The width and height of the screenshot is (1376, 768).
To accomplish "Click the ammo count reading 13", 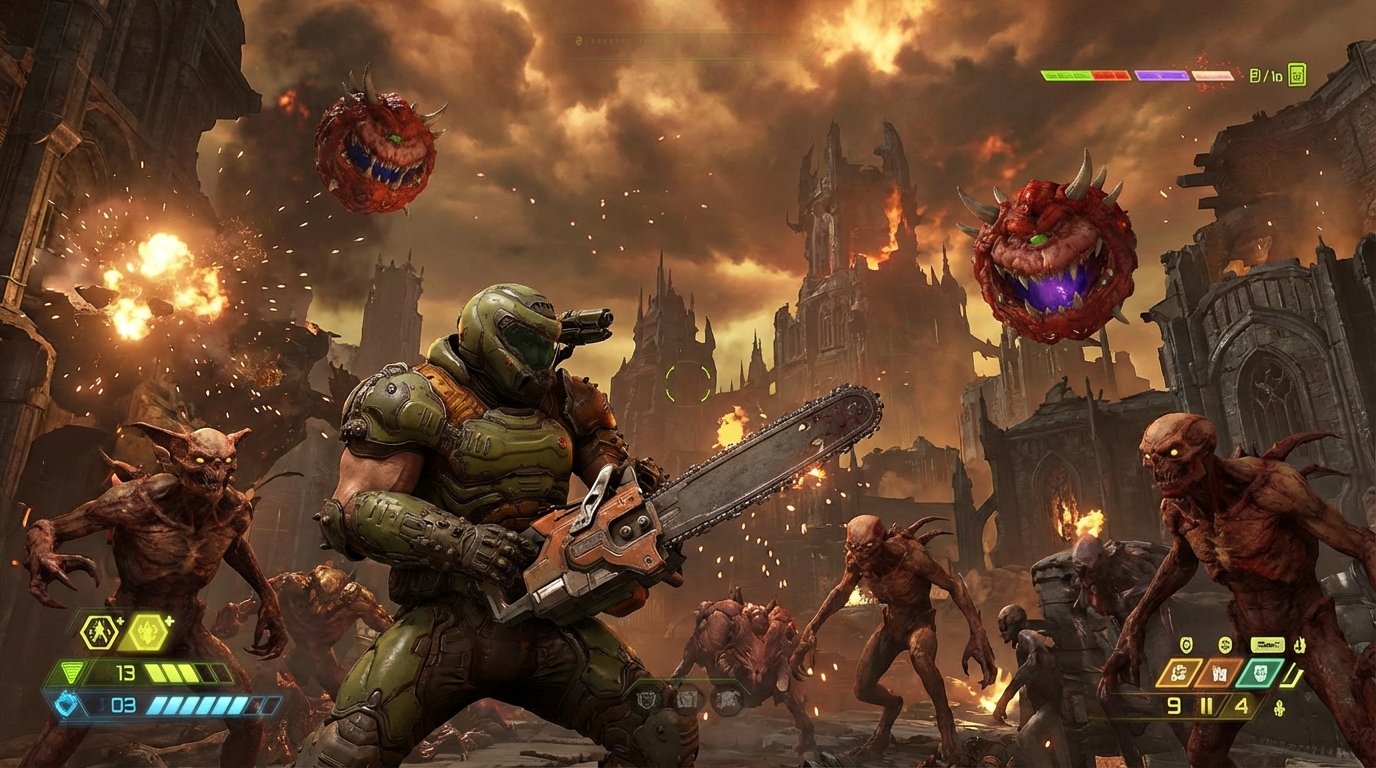I will 125,672.
